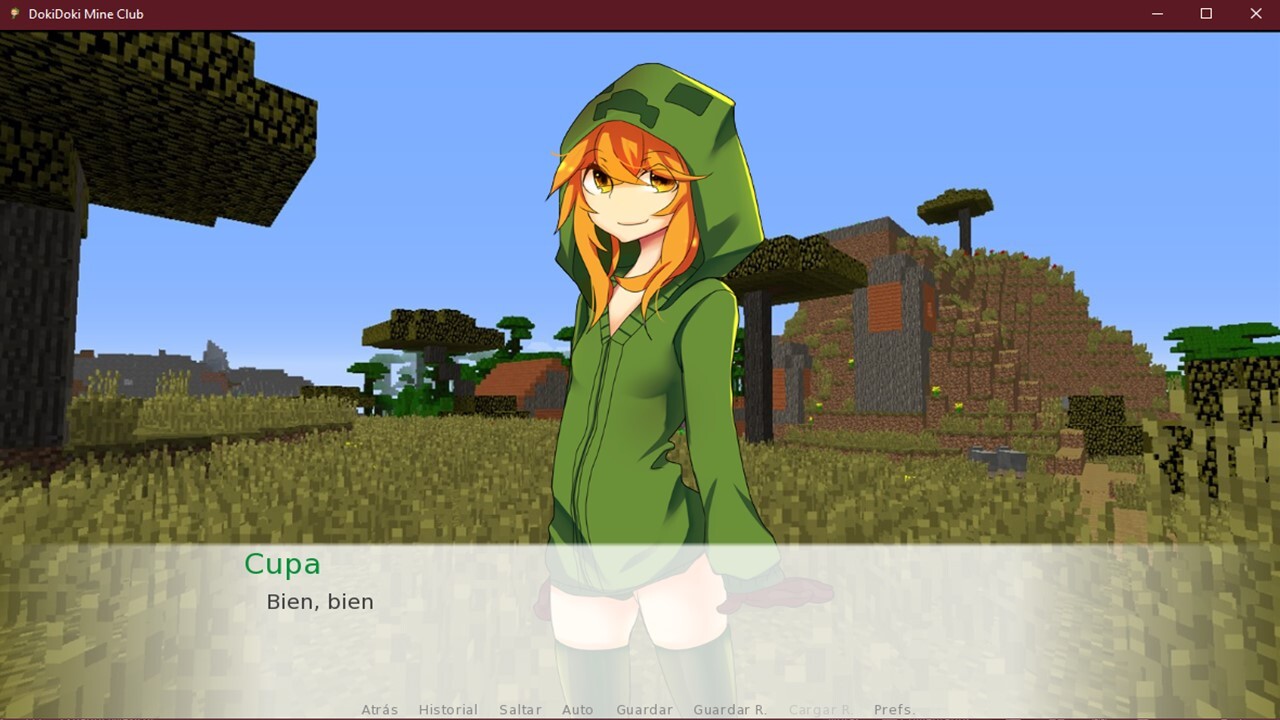Screen dimensions: 1280x720
Task: Quick save with the "Guardar" option
Action: pyautogui.click(x=644, y=709)
